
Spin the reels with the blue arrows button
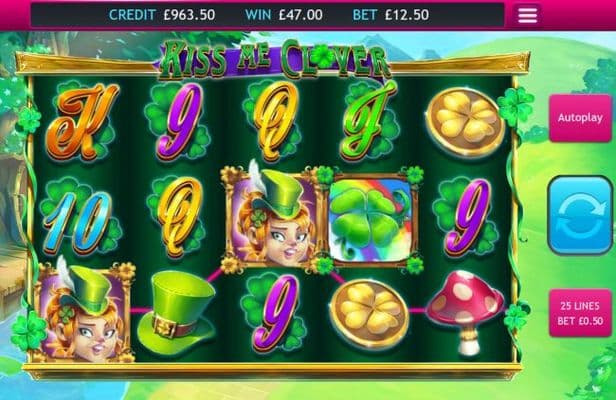[582, 215]
